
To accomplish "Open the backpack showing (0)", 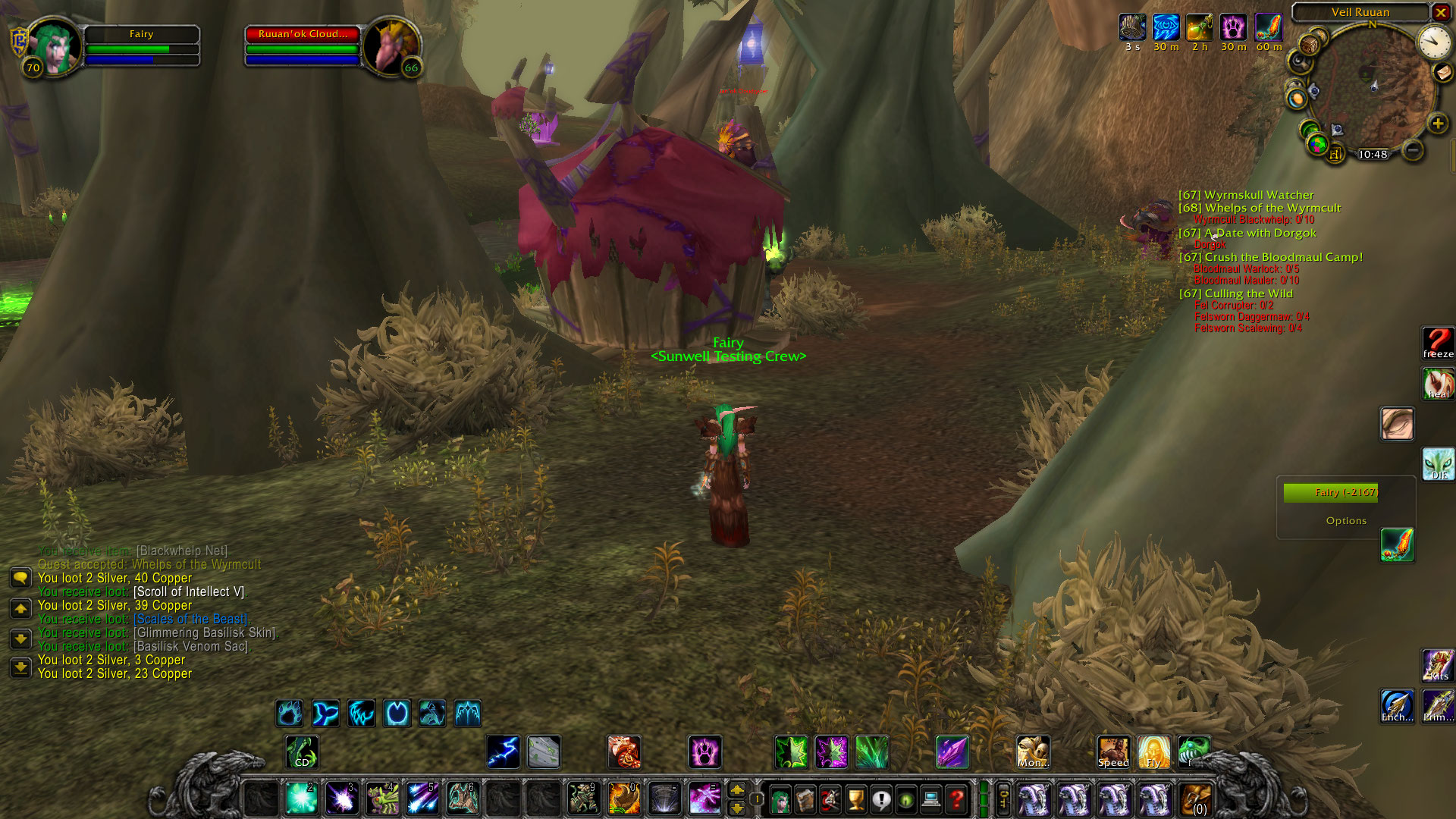I will point(1196,798).
